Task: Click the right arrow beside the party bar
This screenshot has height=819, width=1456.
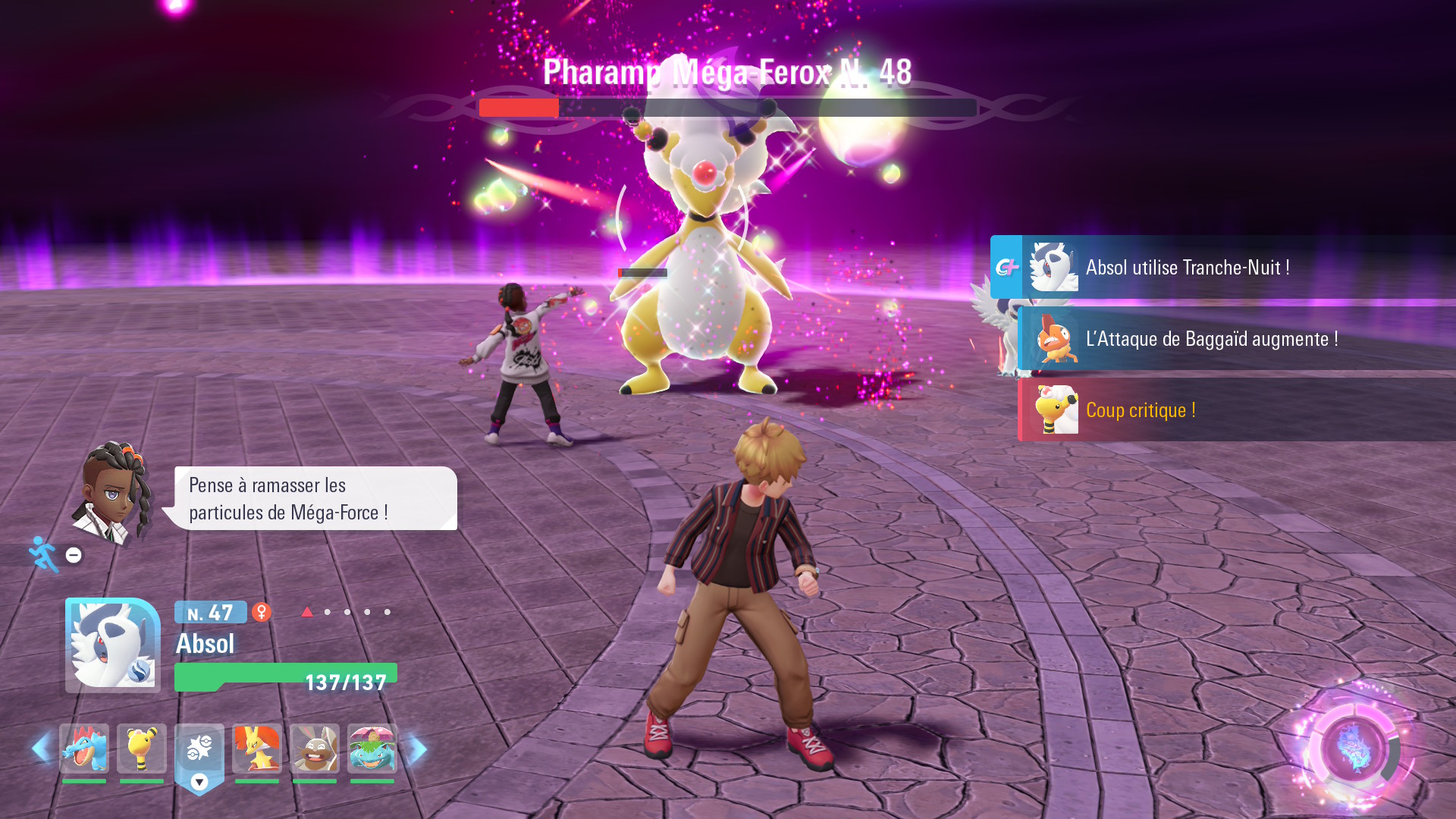Action: [417, 748]
